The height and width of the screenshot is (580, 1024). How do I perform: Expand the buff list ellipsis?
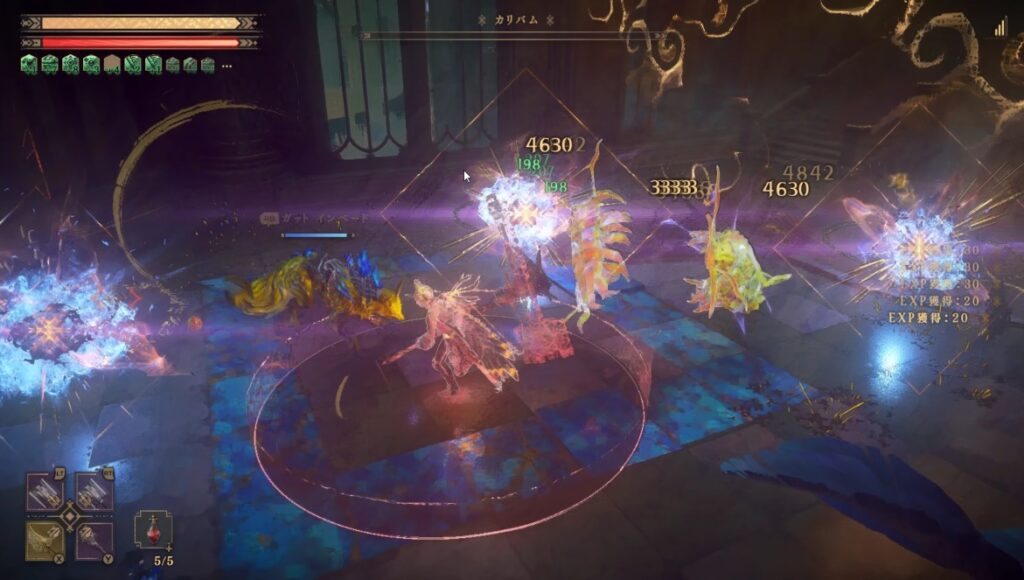(x=227, y=66)
